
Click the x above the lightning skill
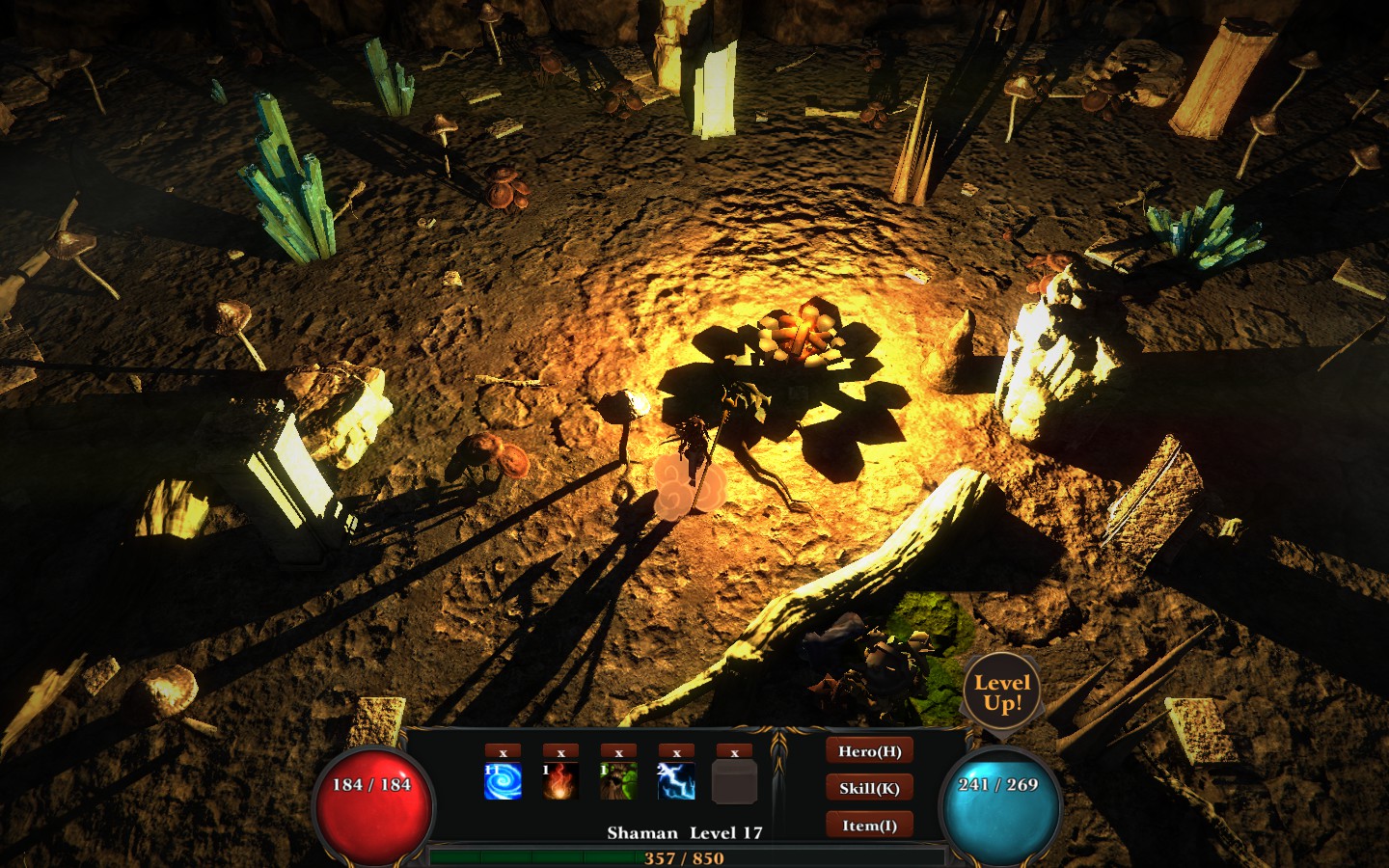(676, 752)
